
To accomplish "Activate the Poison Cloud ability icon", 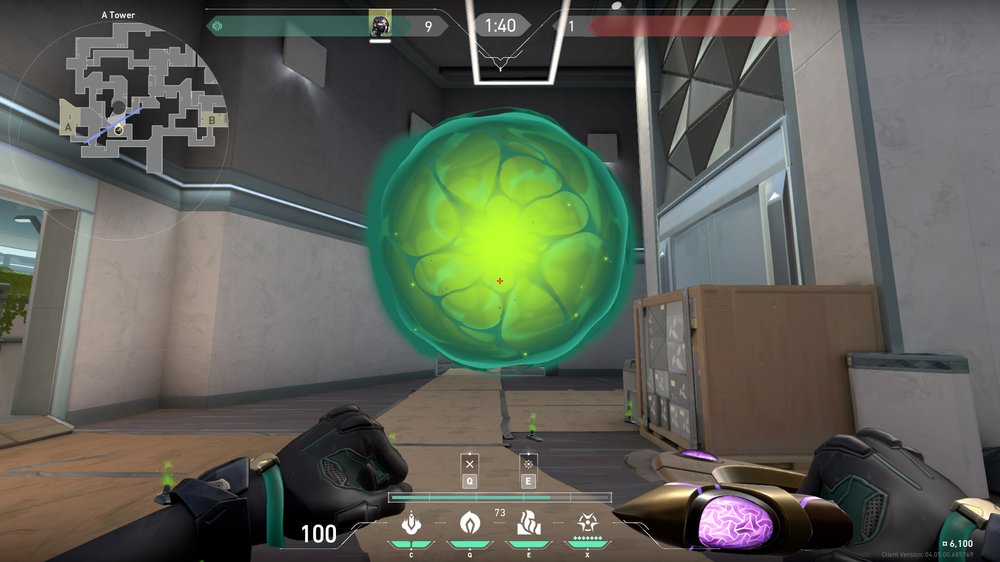I will tap(468, 522).
